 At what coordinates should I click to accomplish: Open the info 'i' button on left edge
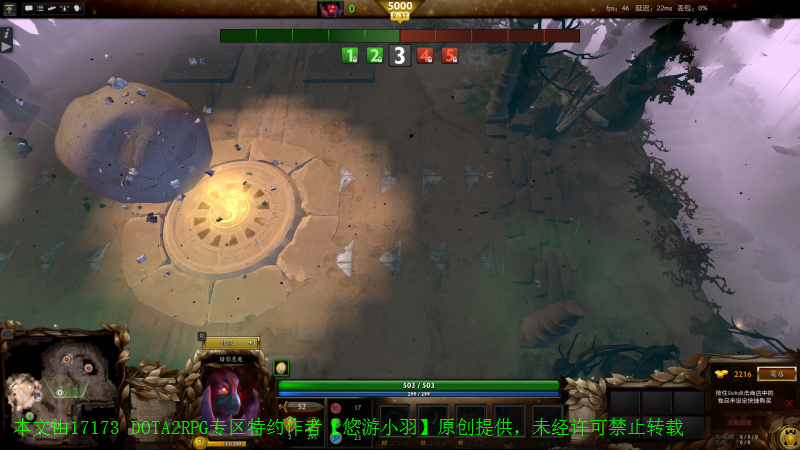click(6, 33)
